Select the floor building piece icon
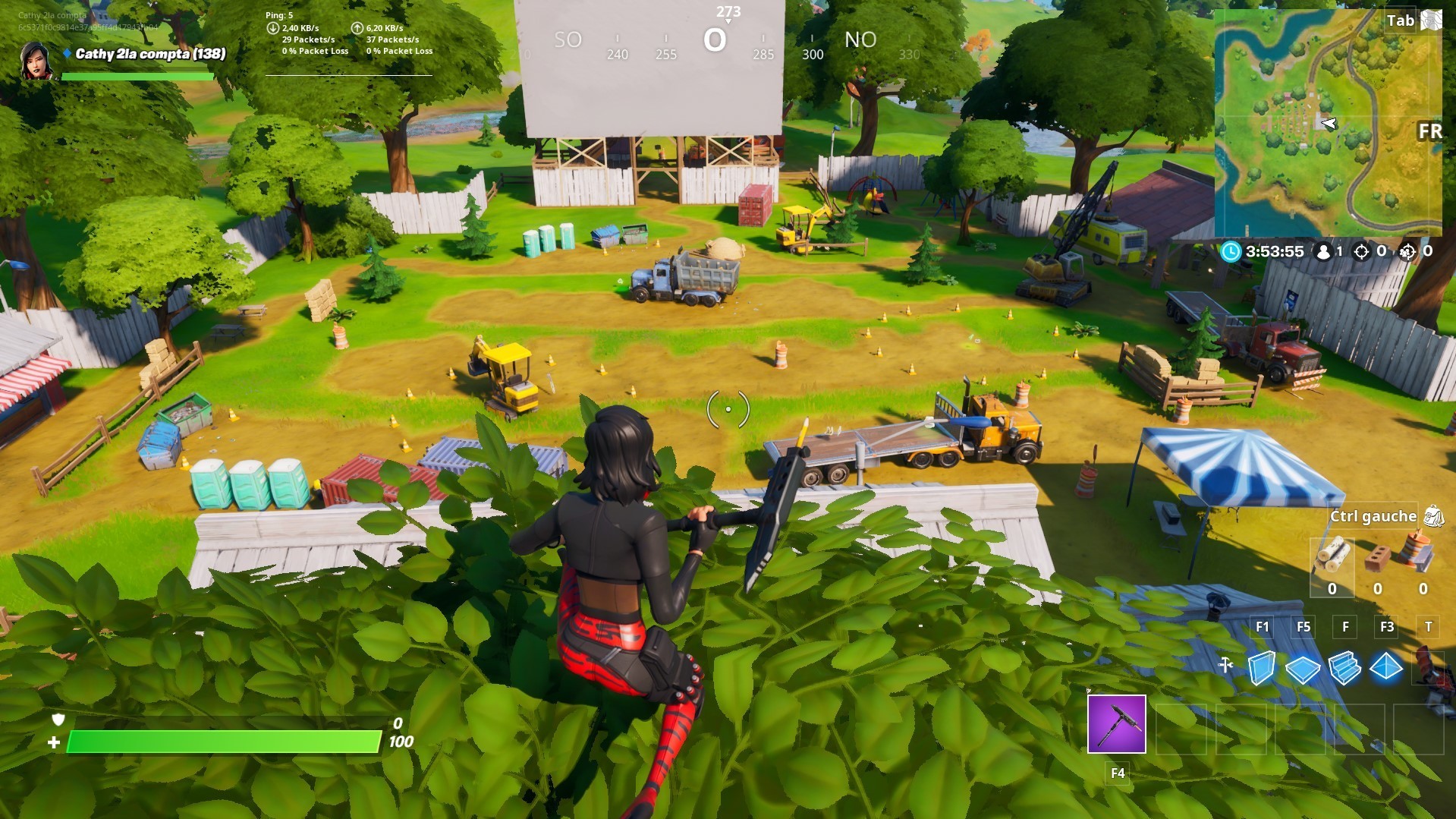1456x819 pixels. [x=1303, y=668]
